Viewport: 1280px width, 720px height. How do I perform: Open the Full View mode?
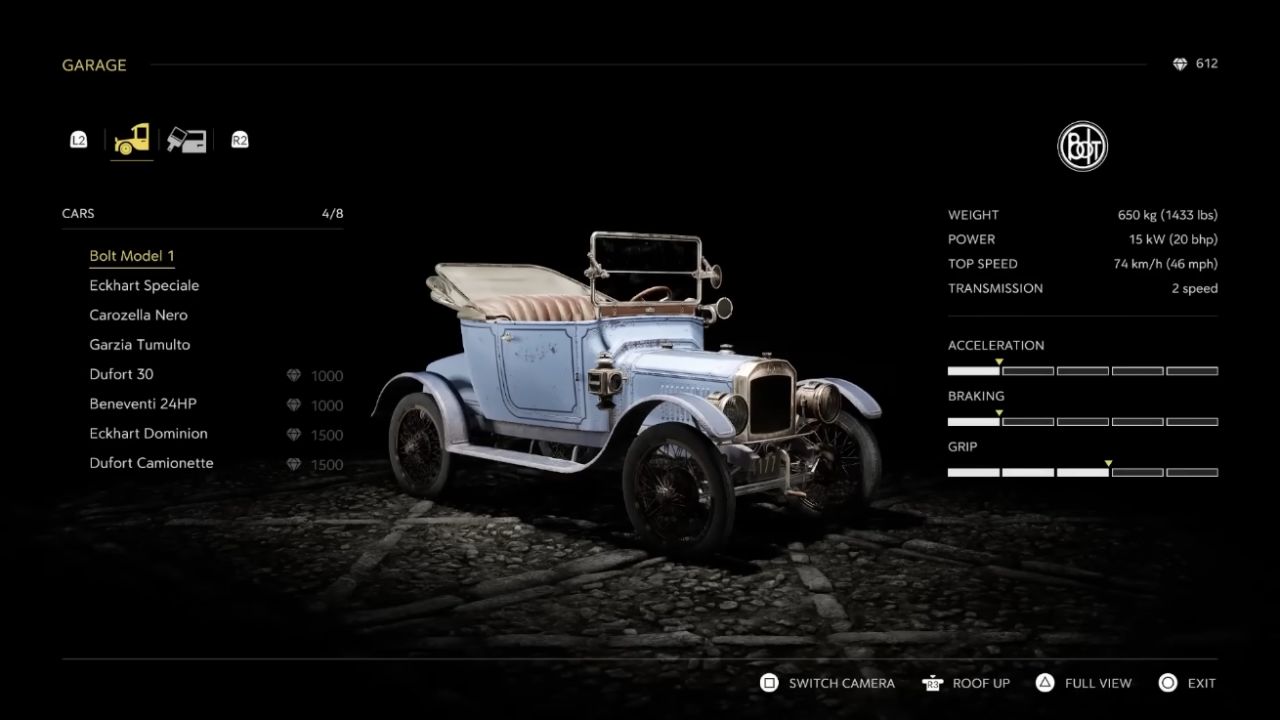click(1084, 683)
